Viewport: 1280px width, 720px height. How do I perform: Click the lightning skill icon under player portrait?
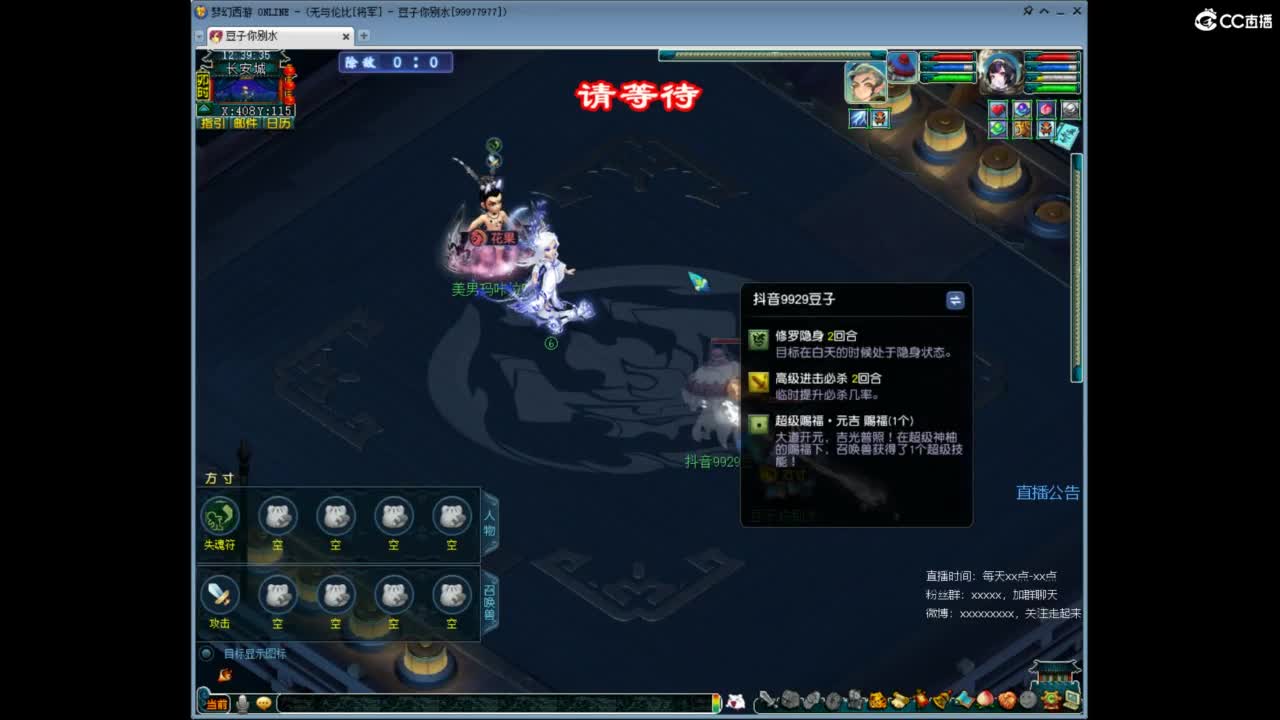point(858,117)
